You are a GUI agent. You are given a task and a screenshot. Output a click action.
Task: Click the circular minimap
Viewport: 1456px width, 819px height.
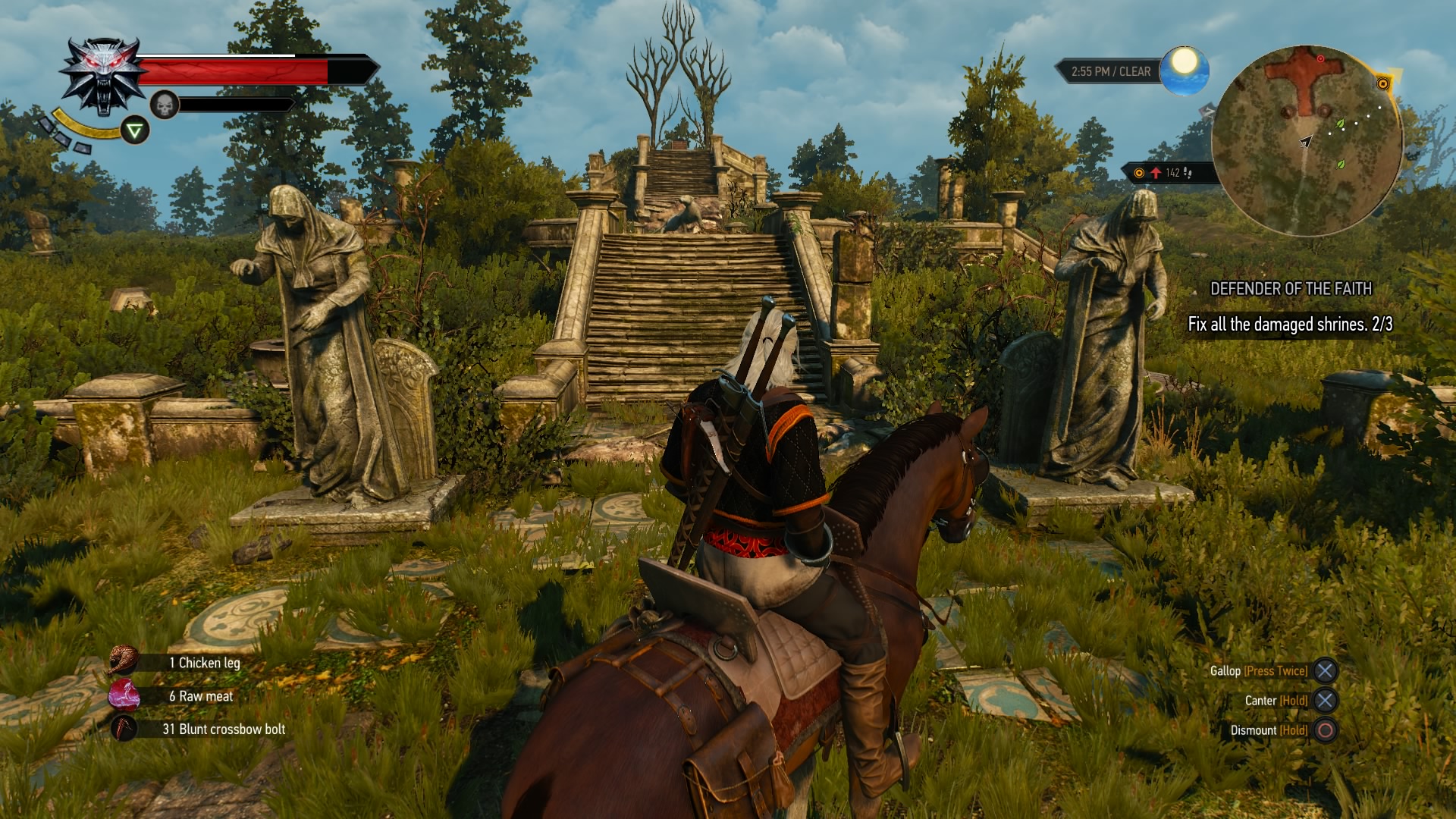point(1307,141)
